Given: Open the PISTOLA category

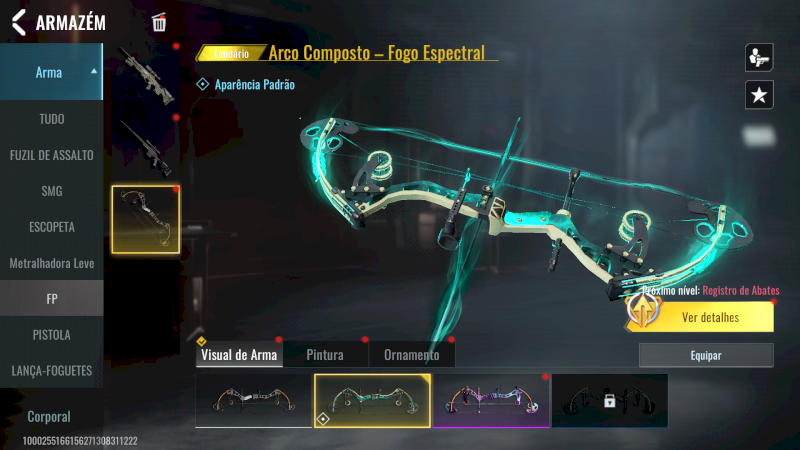Looking at the screenshot, I should pos(51,334).
